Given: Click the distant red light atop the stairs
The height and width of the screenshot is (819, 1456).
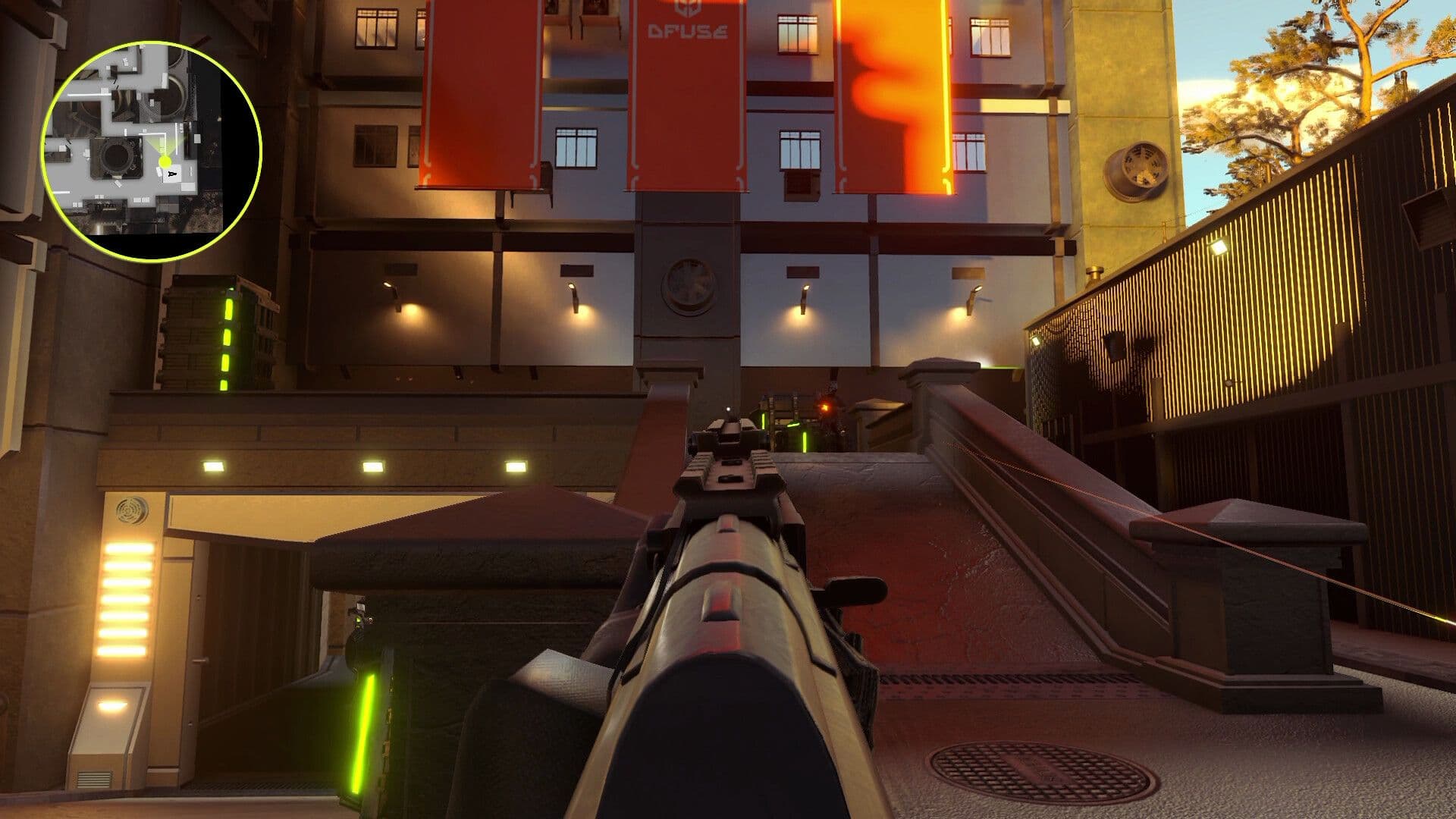Looking at the screenshot, I should (826, 406).
